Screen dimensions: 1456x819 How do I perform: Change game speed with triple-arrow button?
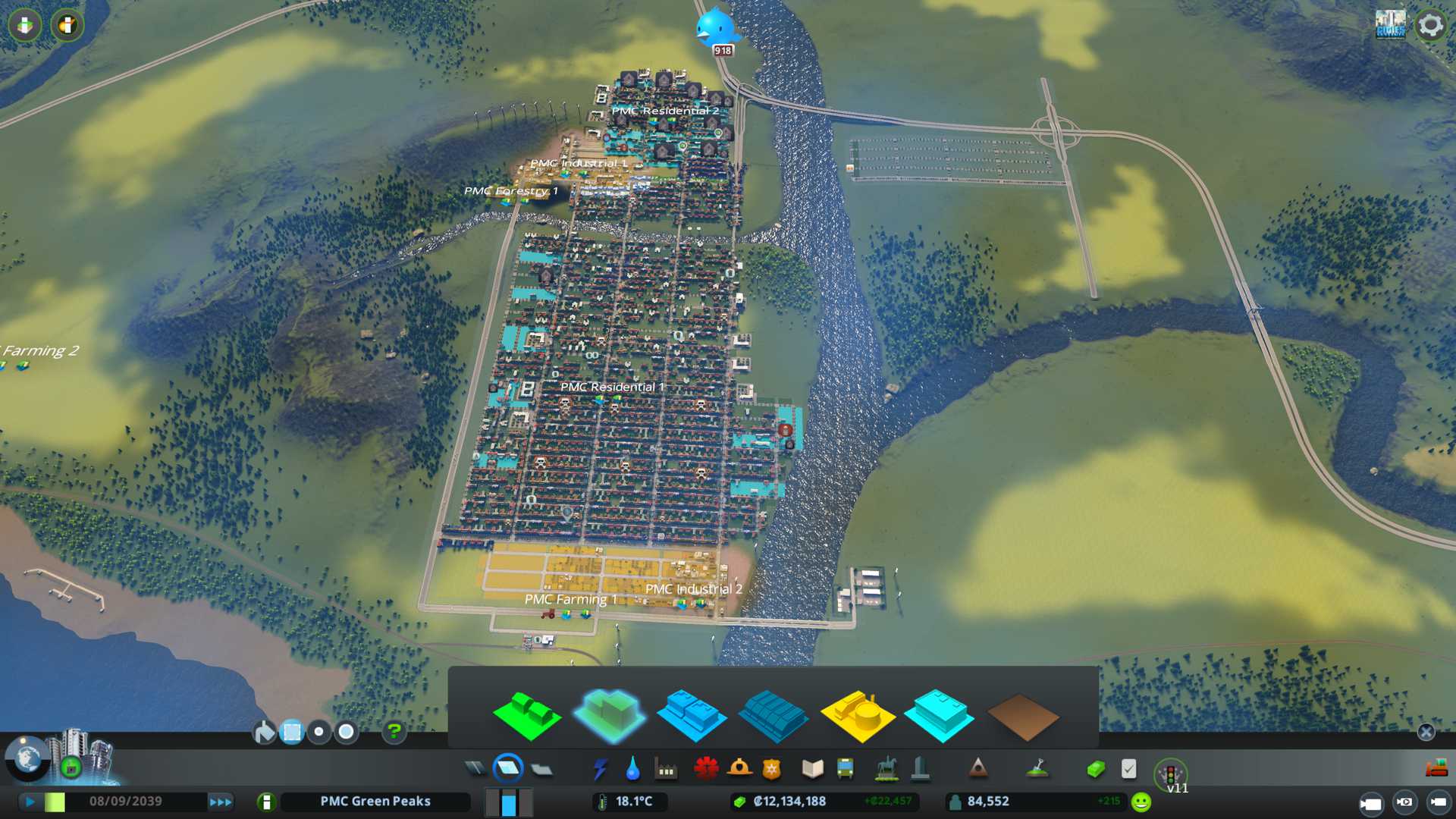click(220, 802)
